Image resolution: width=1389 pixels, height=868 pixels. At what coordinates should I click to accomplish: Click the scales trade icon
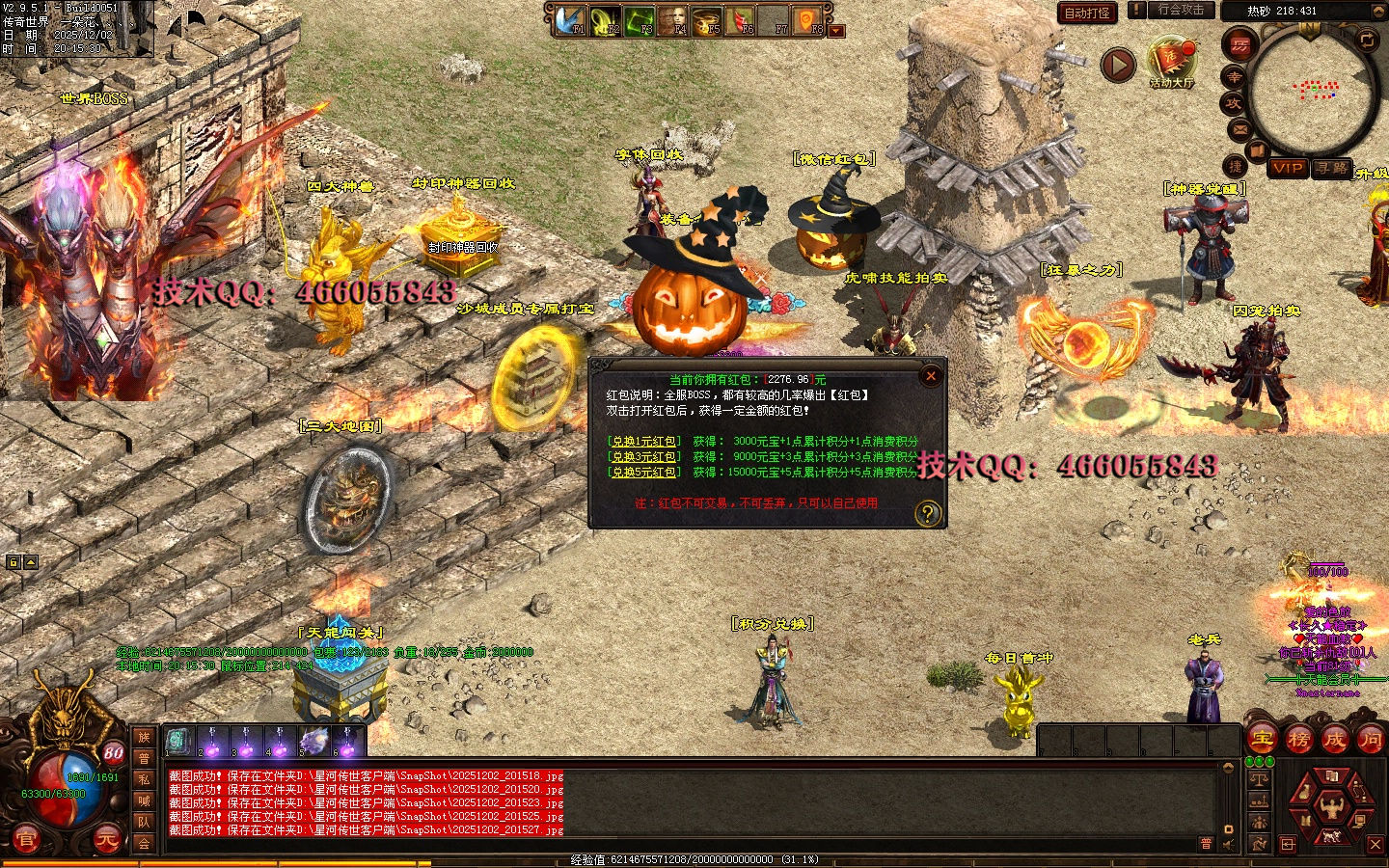click(x=1259, y=779)
